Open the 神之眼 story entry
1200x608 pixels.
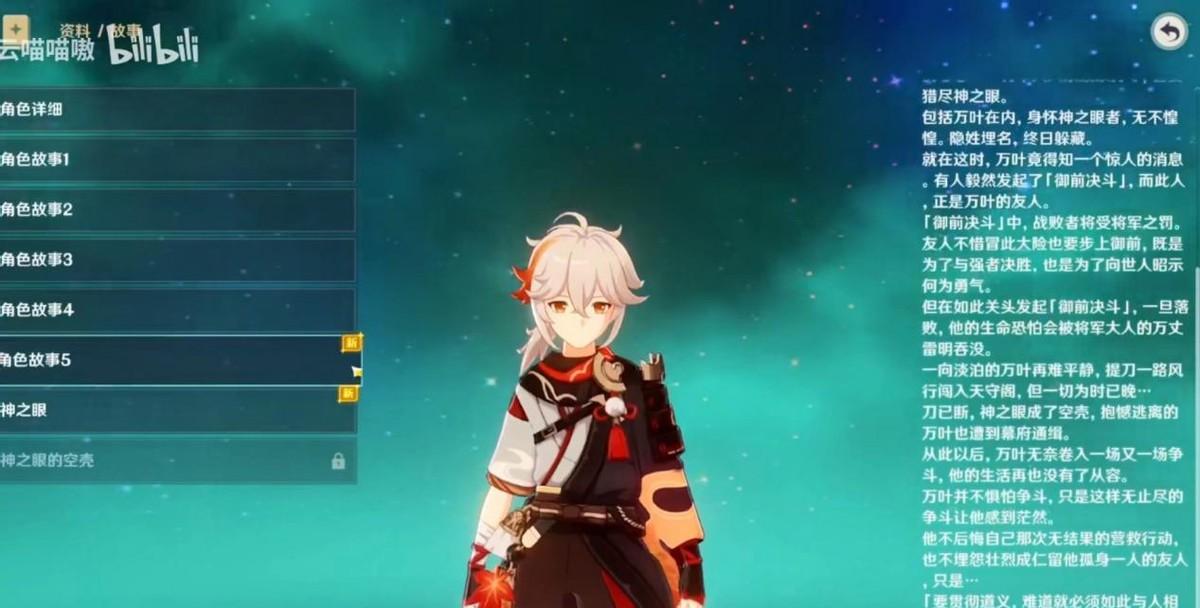tap(177, 410)
